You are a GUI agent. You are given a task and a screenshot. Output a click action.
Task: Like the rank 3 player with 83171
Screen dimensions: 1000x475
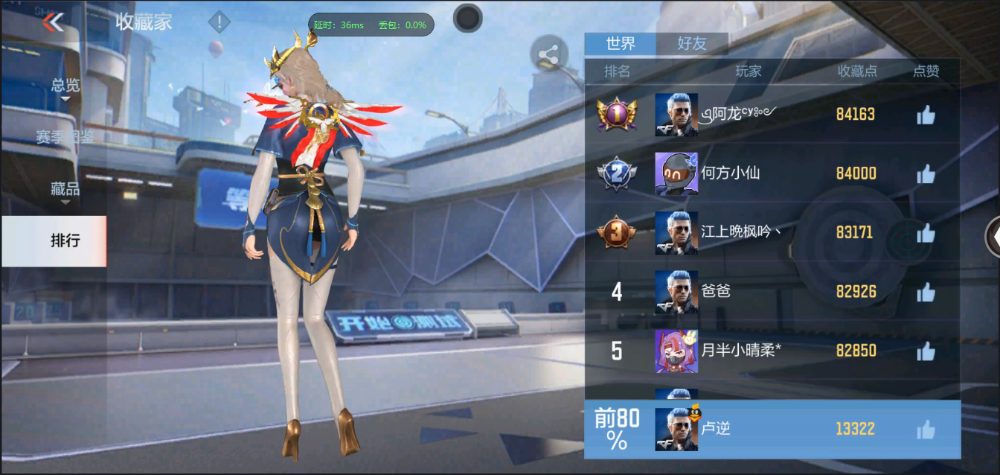[926, 233]
